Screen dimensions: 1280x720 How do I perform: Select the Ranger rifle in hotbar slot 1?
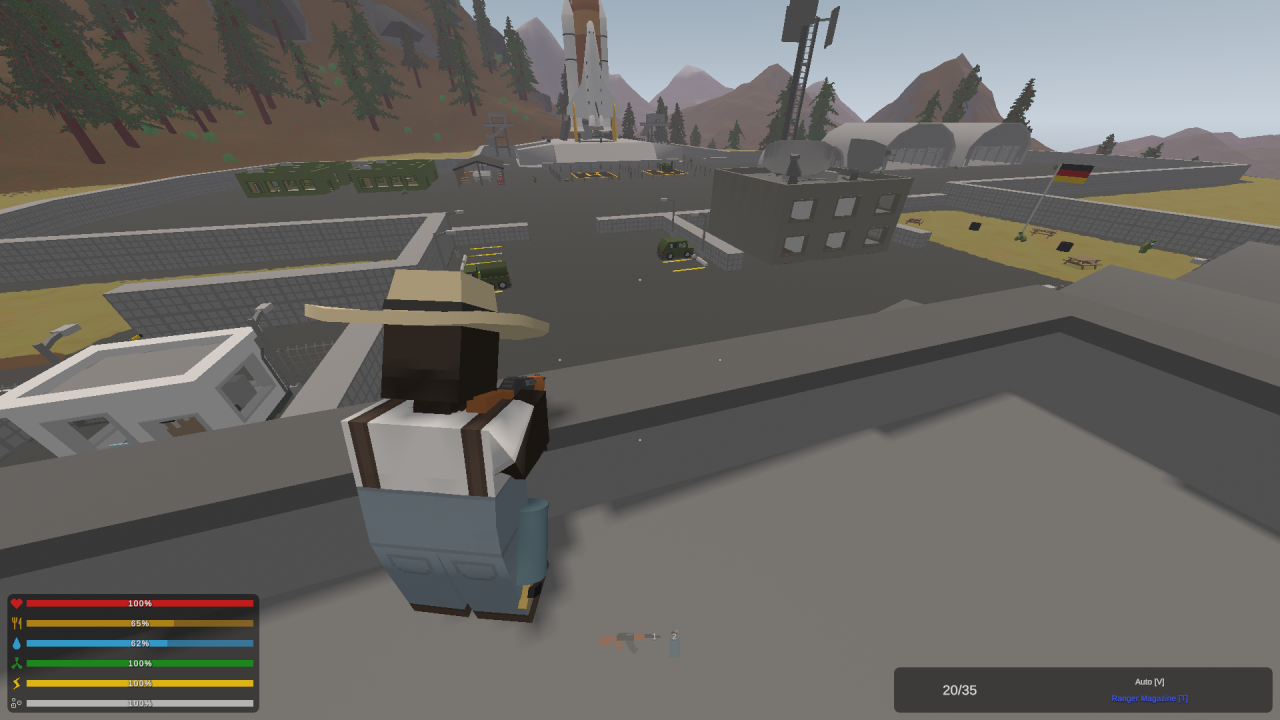pos(625,642)
